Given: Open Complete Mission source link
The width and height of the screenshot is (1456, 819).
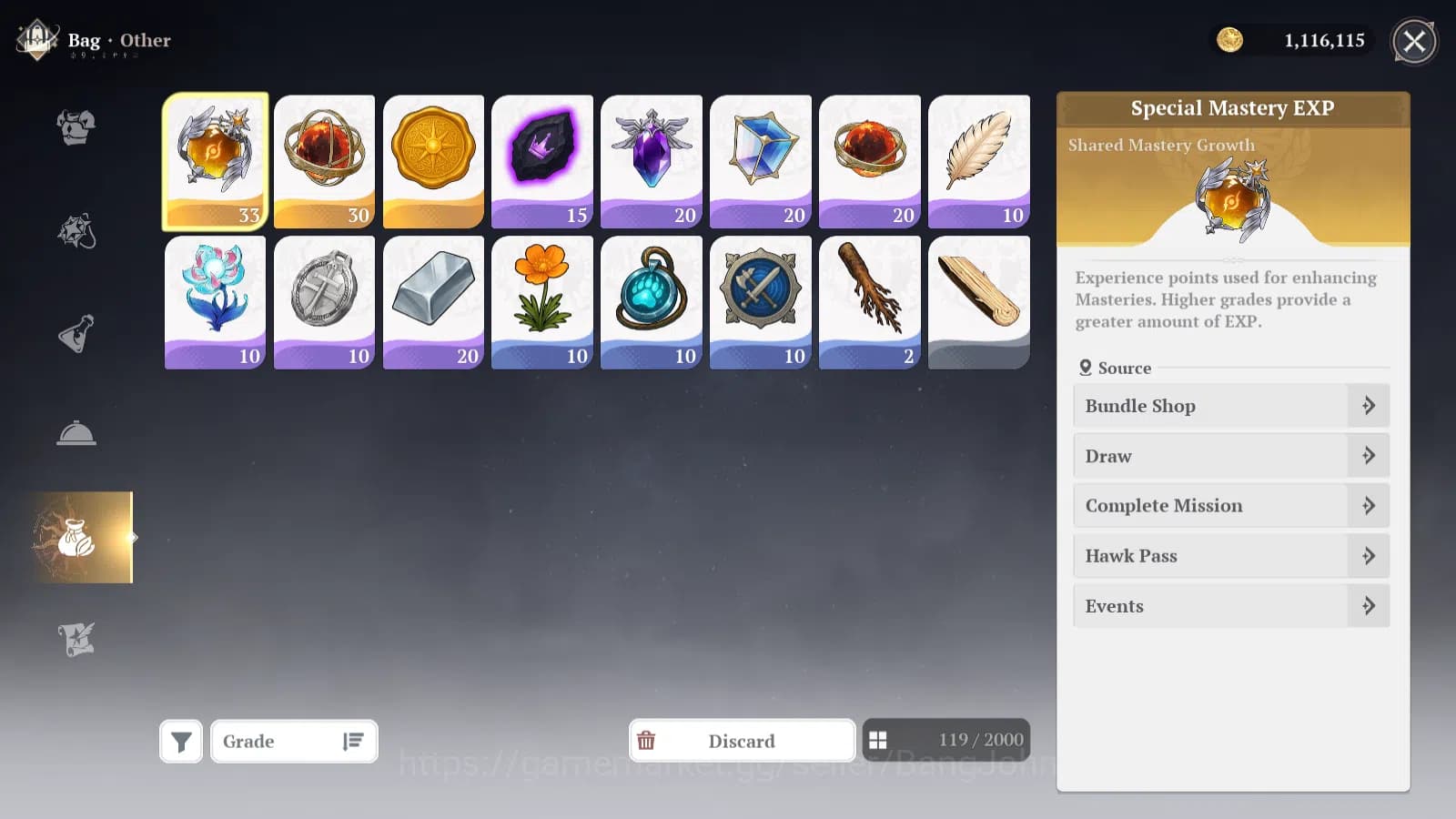Looking at the screenshot, I should click(1230, 505).
